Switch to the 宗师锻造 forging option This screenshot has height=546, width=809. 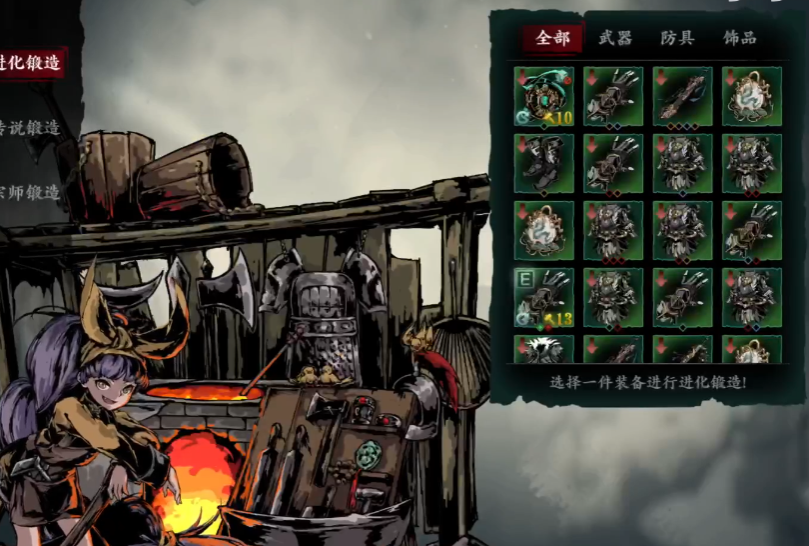tap(30, 191)
